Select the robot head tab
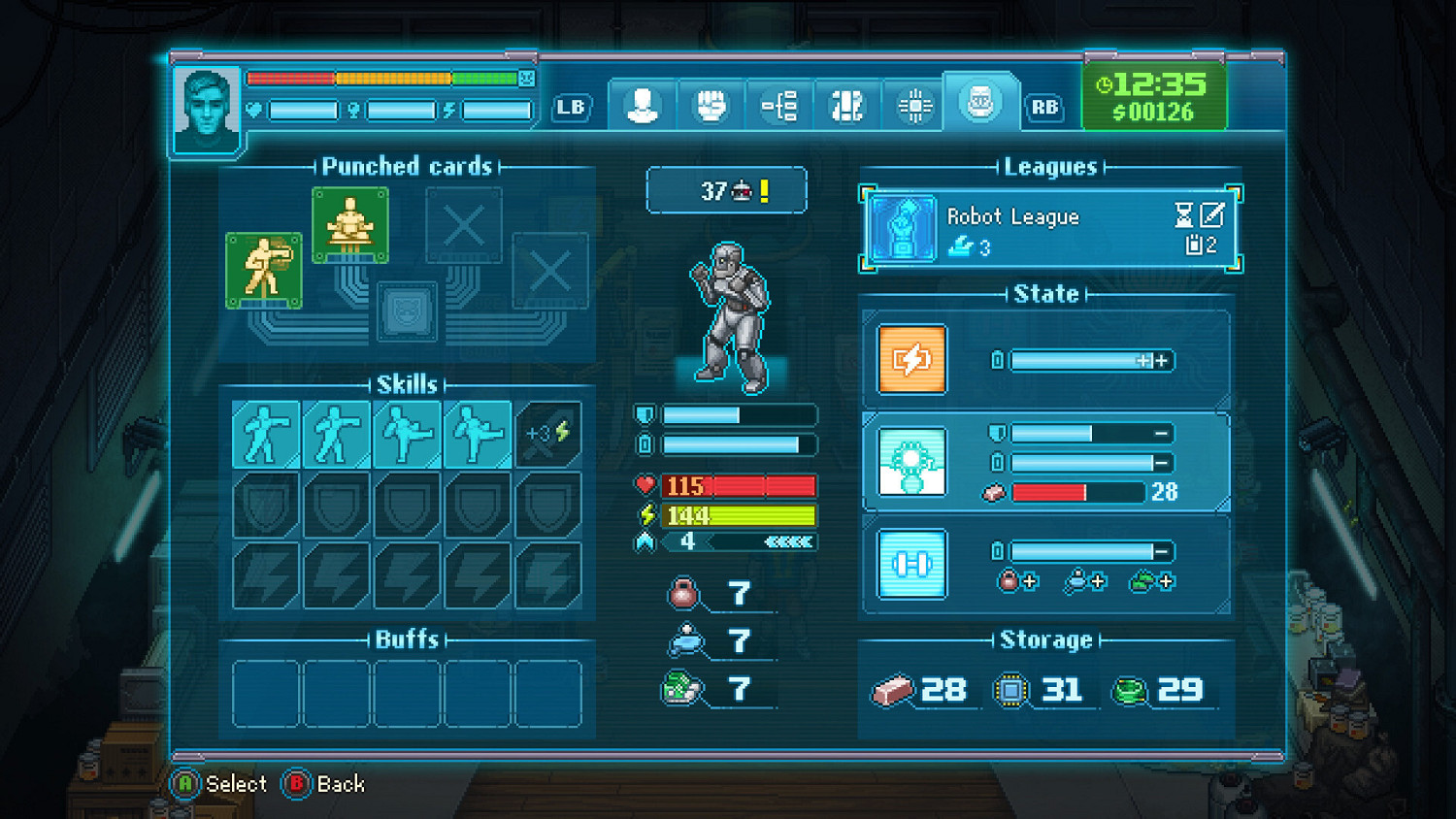The width and height of the screenshot is (1456, 819). click(x=980, y=102)
